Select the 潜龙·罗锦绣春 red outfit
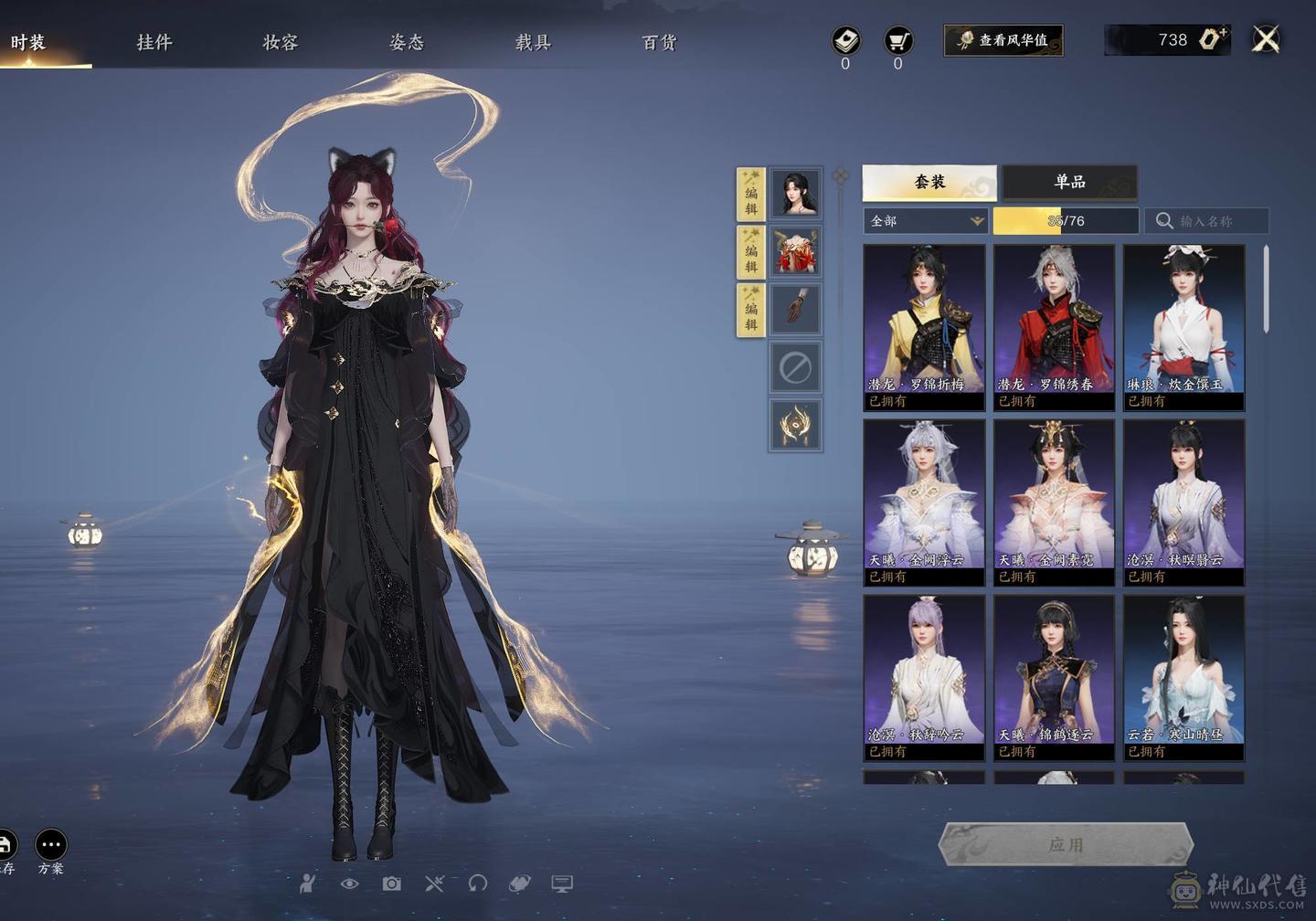1316x921 pixels. 1054,326
